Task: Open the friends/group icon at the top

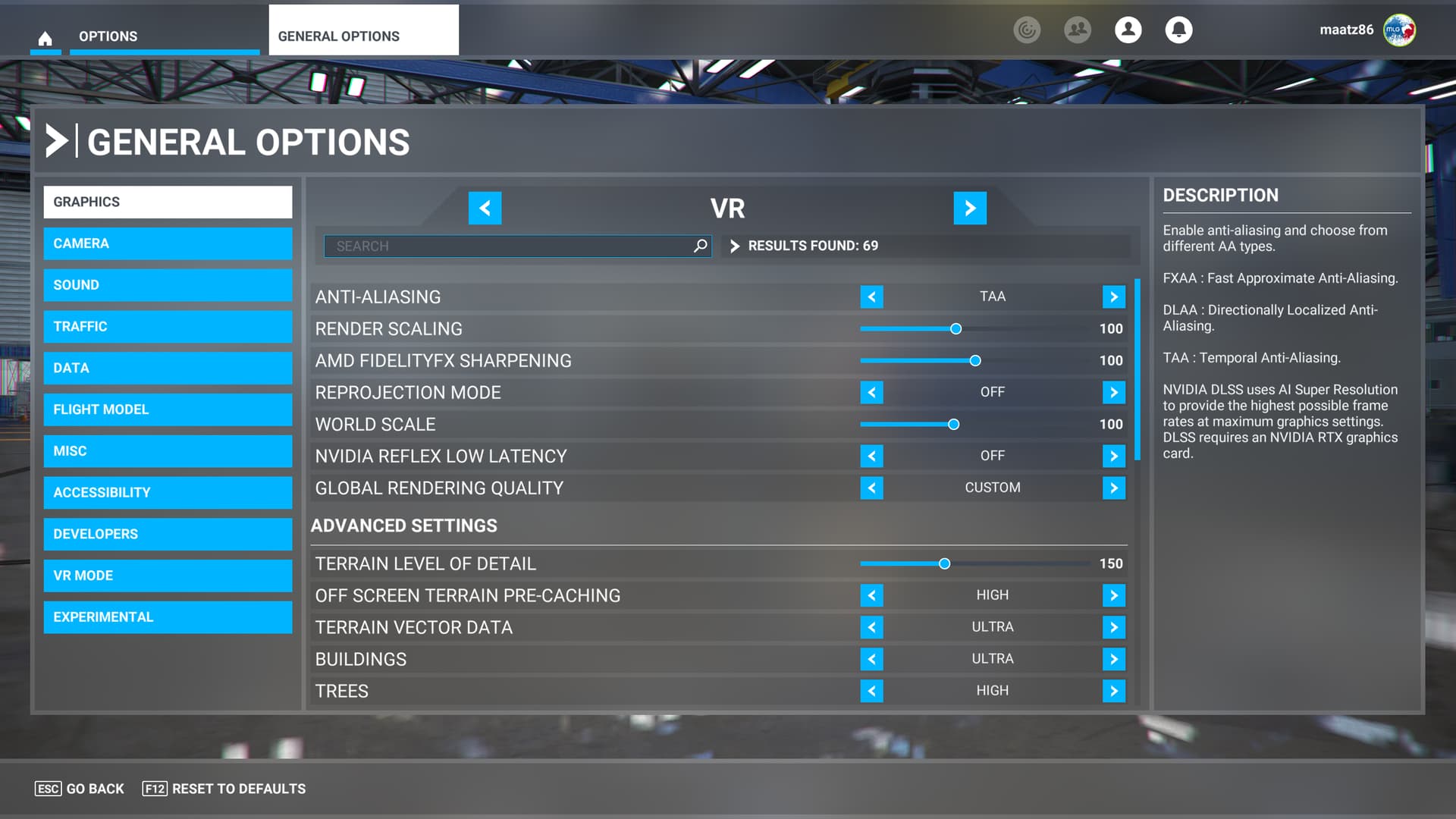Action: click(x=1078, y=30)
